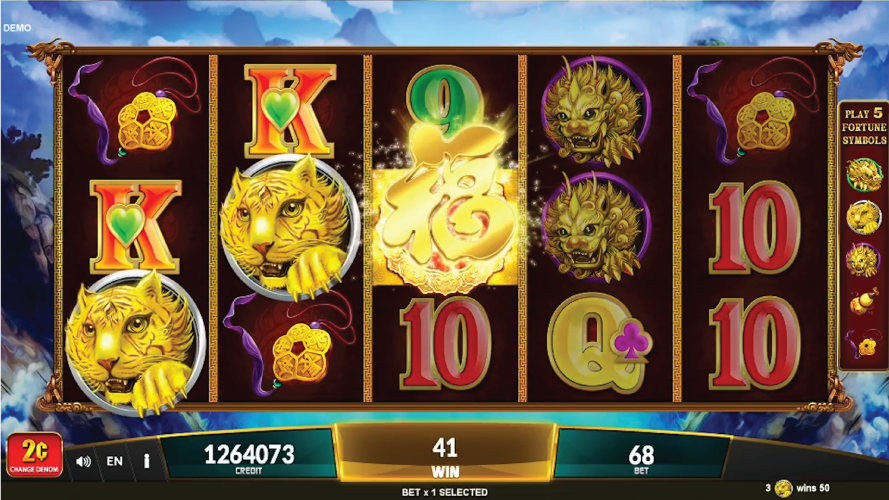Image resolution: width=889 pixels, height=500 pixels.
Task: Click the Bet 68 panel
Action: pyautogui.click(x=642, y=456)
